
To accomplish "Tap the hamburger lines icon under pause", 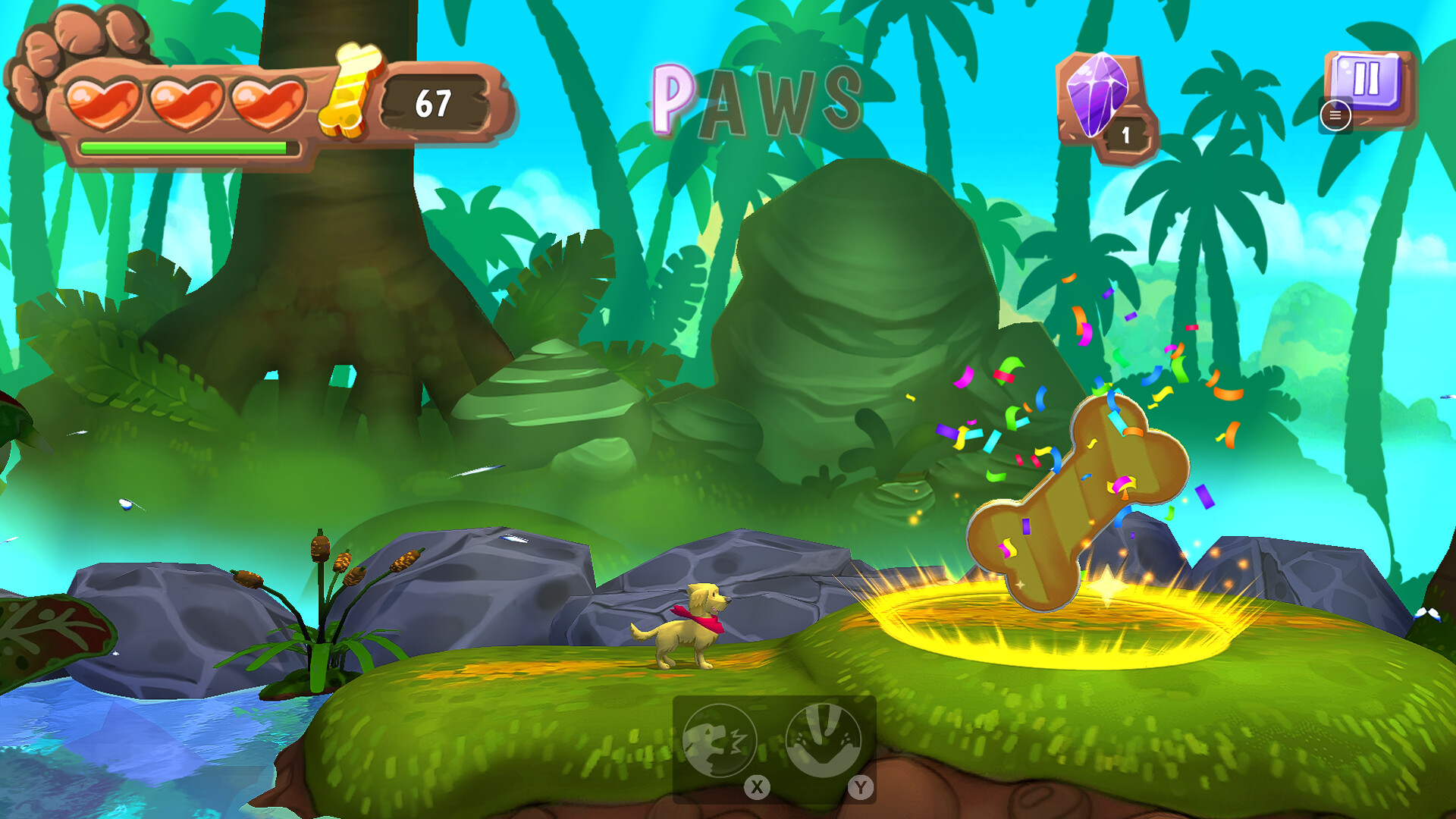I will pyautogui.click(x=1335, y=116).
